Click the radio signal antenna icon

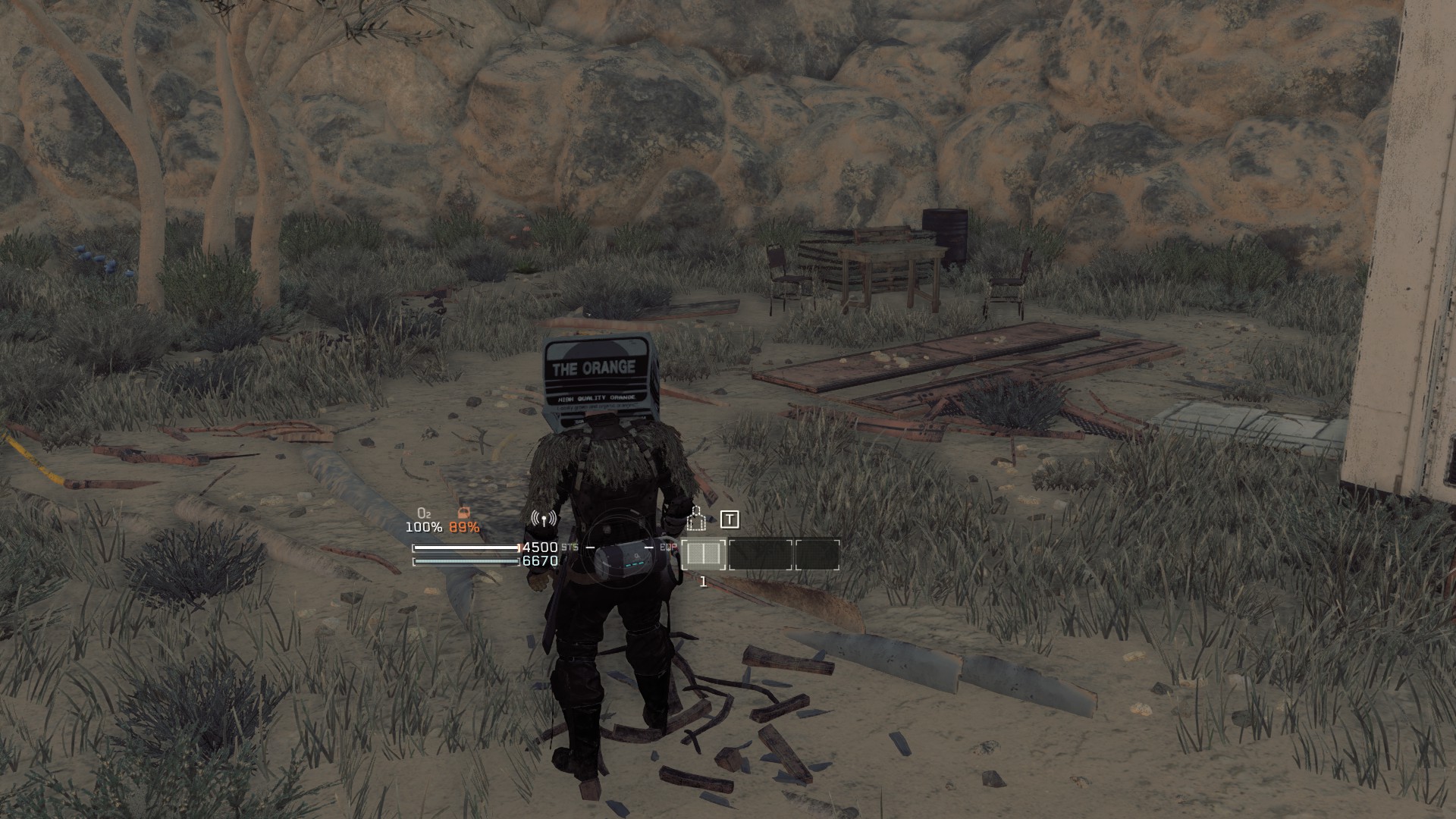click(x=544, y=519)
